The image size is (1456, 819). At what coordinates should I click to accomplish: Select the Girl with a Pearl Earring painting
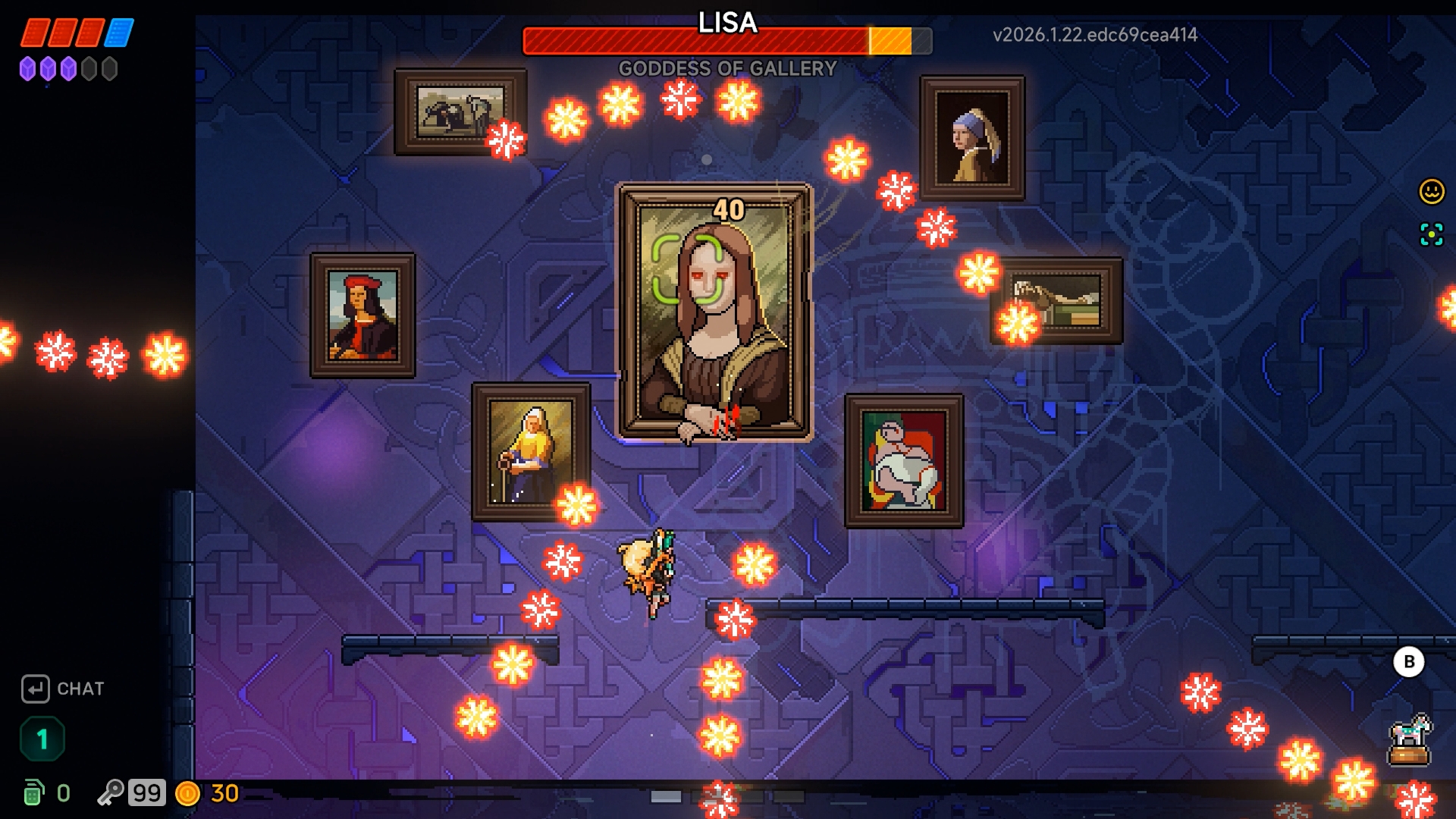pyautogui.click(x=972, y=136)
